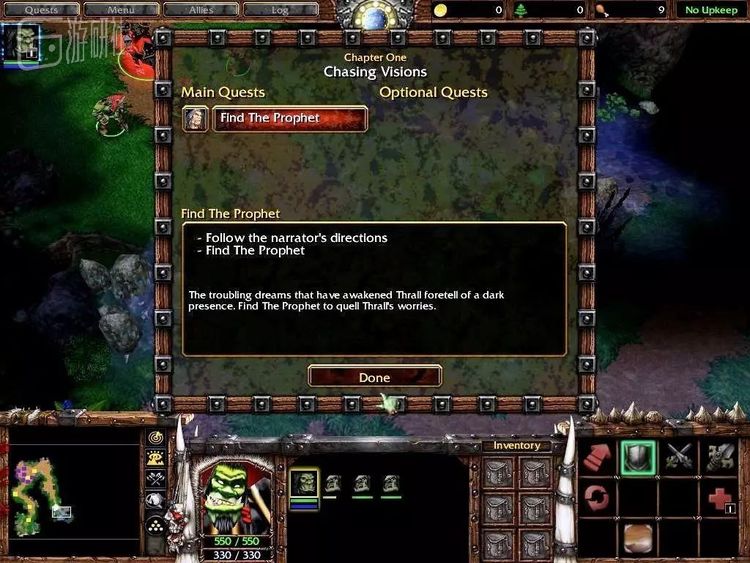Select Thrall's unit icon in the group panel
The height and width of the screenshot is (563, 750).
304,483
